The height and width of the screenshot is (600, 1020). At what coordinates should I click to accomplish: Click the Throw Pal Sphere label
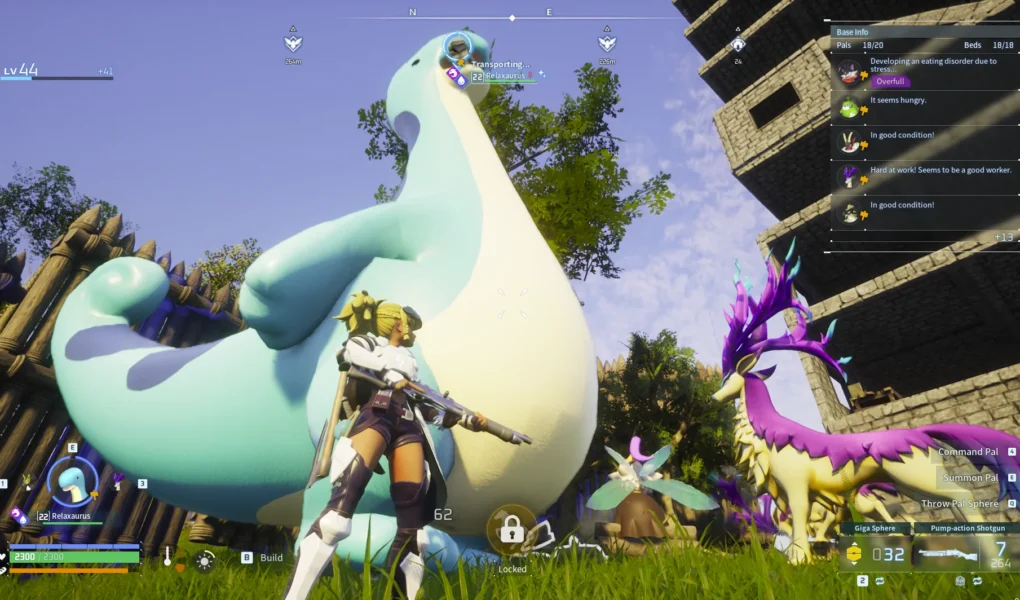pyautogui.click(x=961, y=504)
